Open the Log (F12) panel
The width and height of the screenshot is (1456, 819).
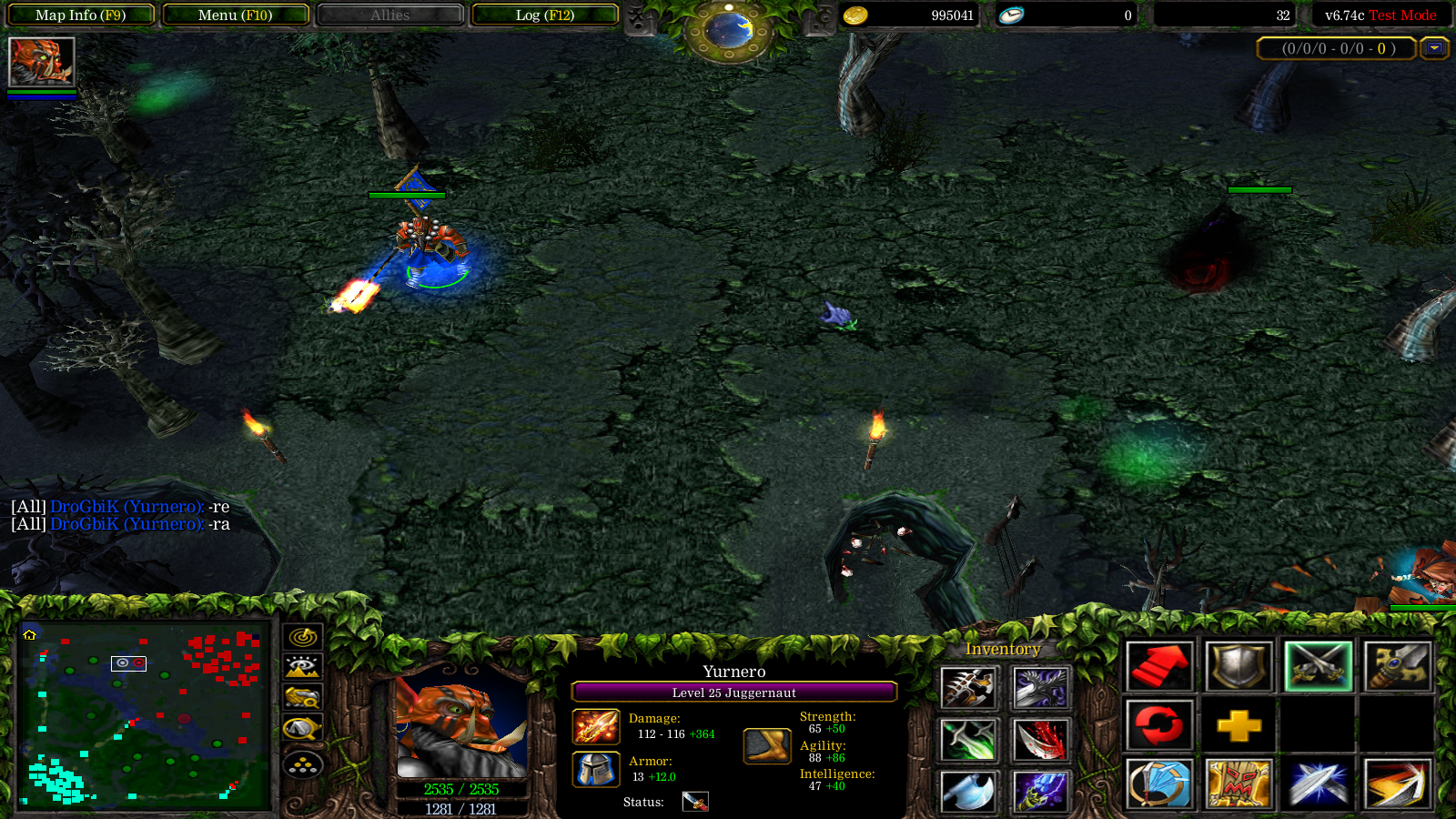(x=544, y=15)
